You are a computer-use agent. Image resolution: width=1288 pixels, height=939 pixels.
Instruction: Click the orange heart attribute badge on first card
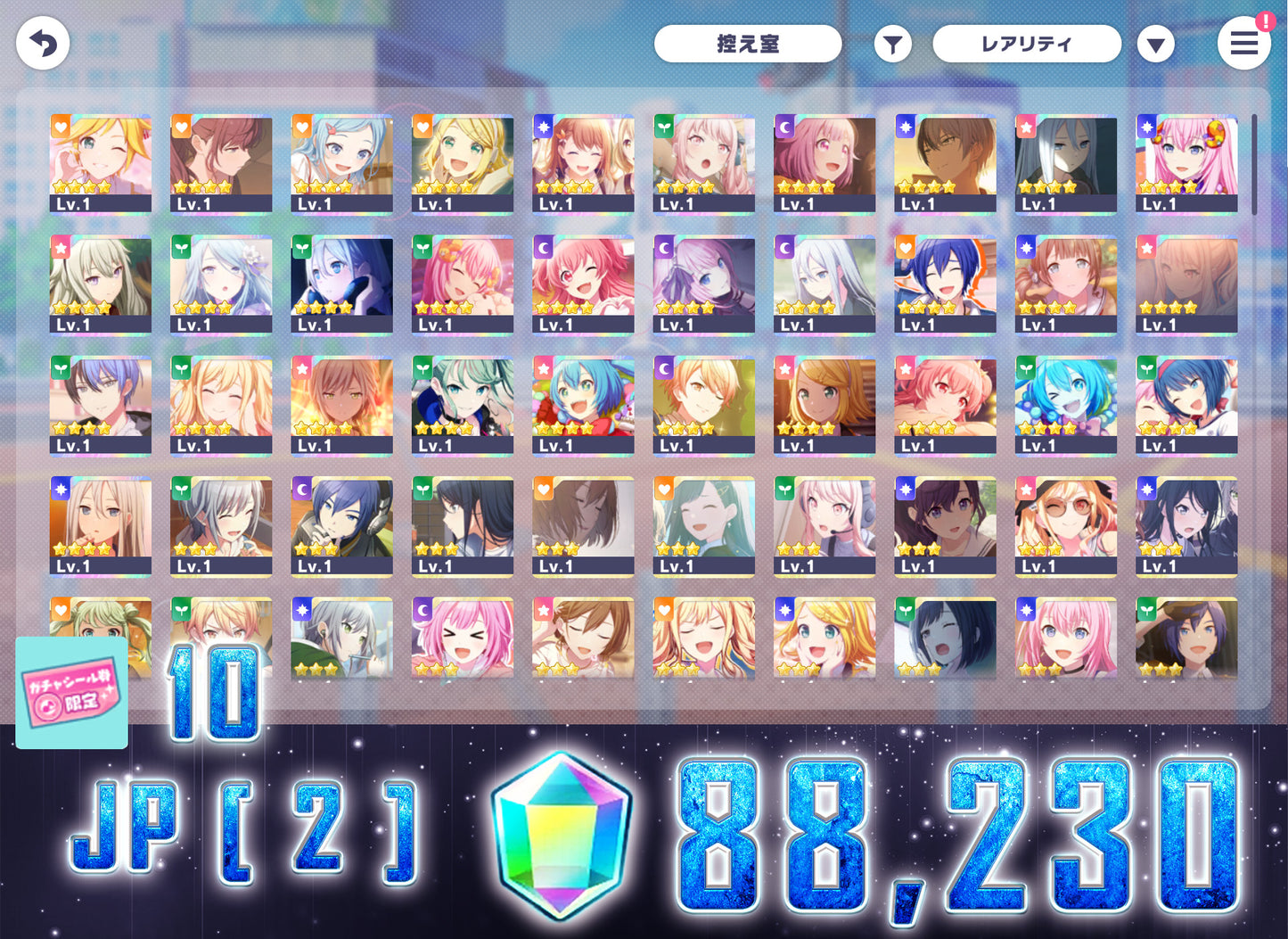click(x=60, y=126)
